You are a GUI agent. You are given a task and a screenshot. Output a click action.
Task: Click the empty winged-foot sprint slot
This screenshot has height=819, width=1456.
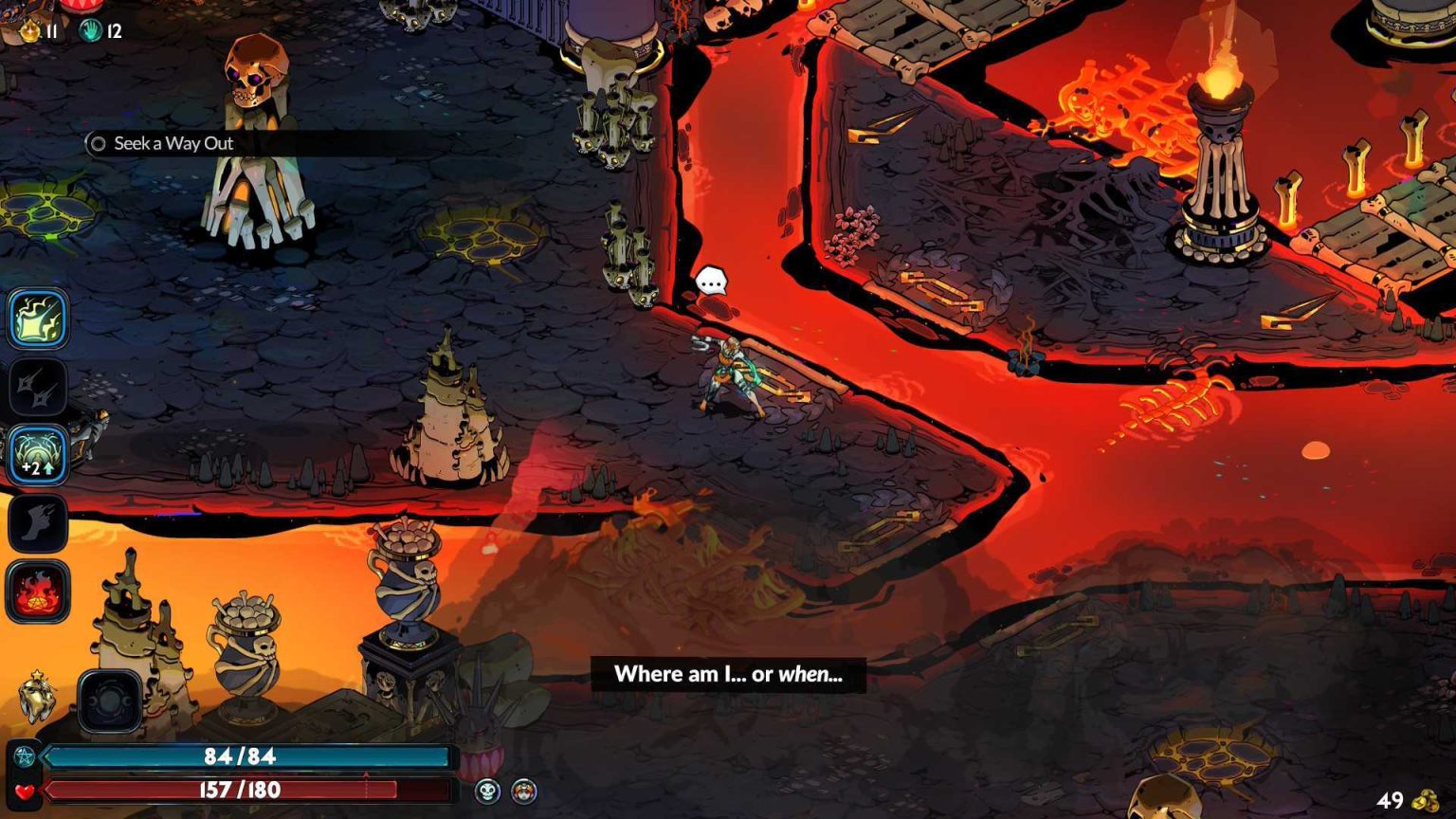[38, 523]
